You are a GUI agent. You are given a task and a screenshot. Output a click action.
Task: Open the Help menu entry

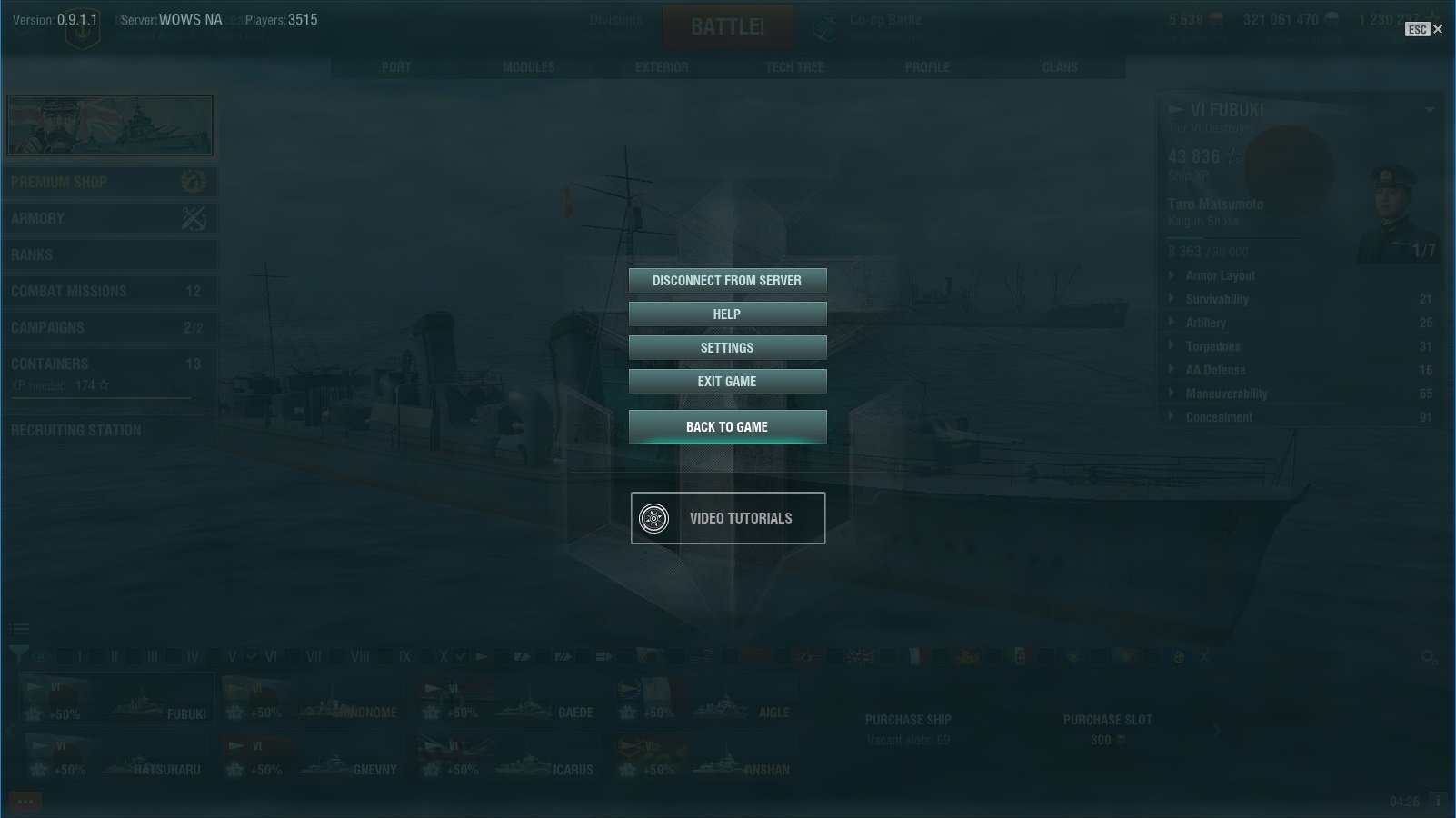[727, 314]
